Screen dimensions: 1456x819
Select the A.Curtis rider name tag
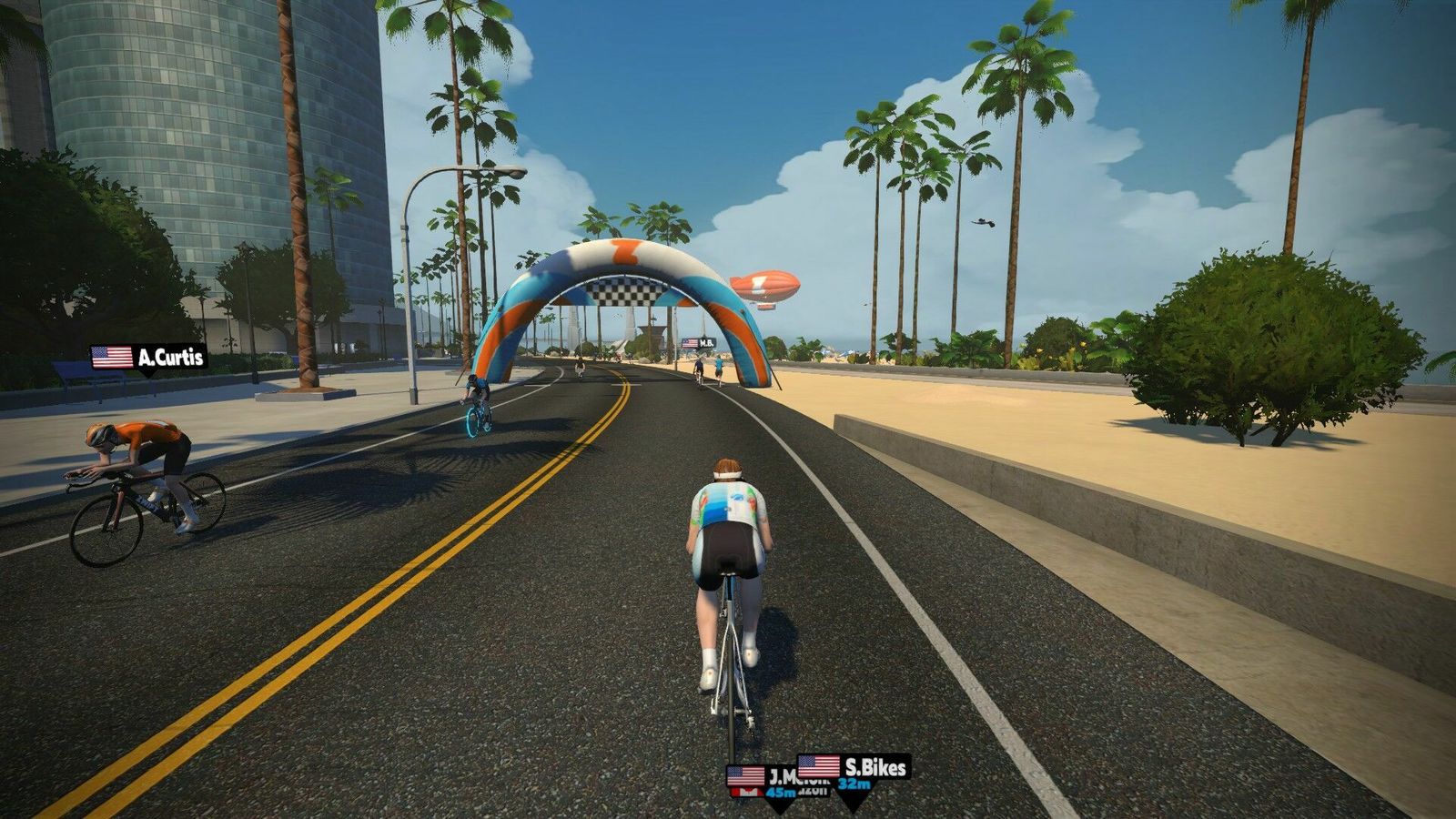149,357
